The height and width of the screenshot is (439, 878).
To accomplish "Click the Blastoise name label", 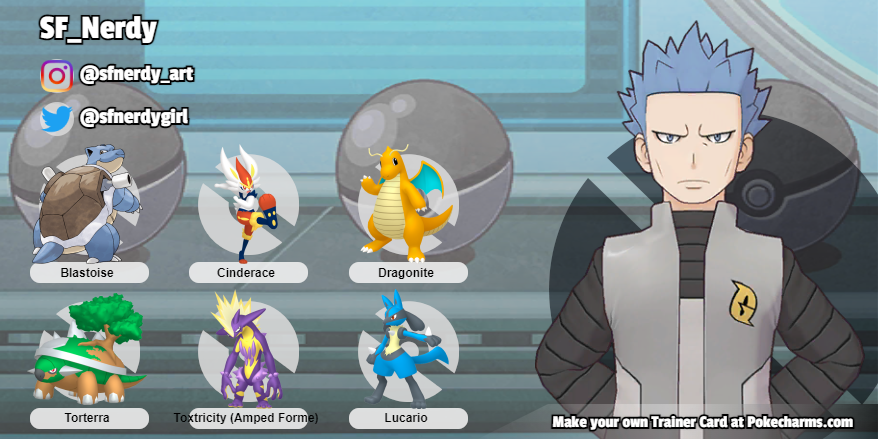I will coord(89,273).
